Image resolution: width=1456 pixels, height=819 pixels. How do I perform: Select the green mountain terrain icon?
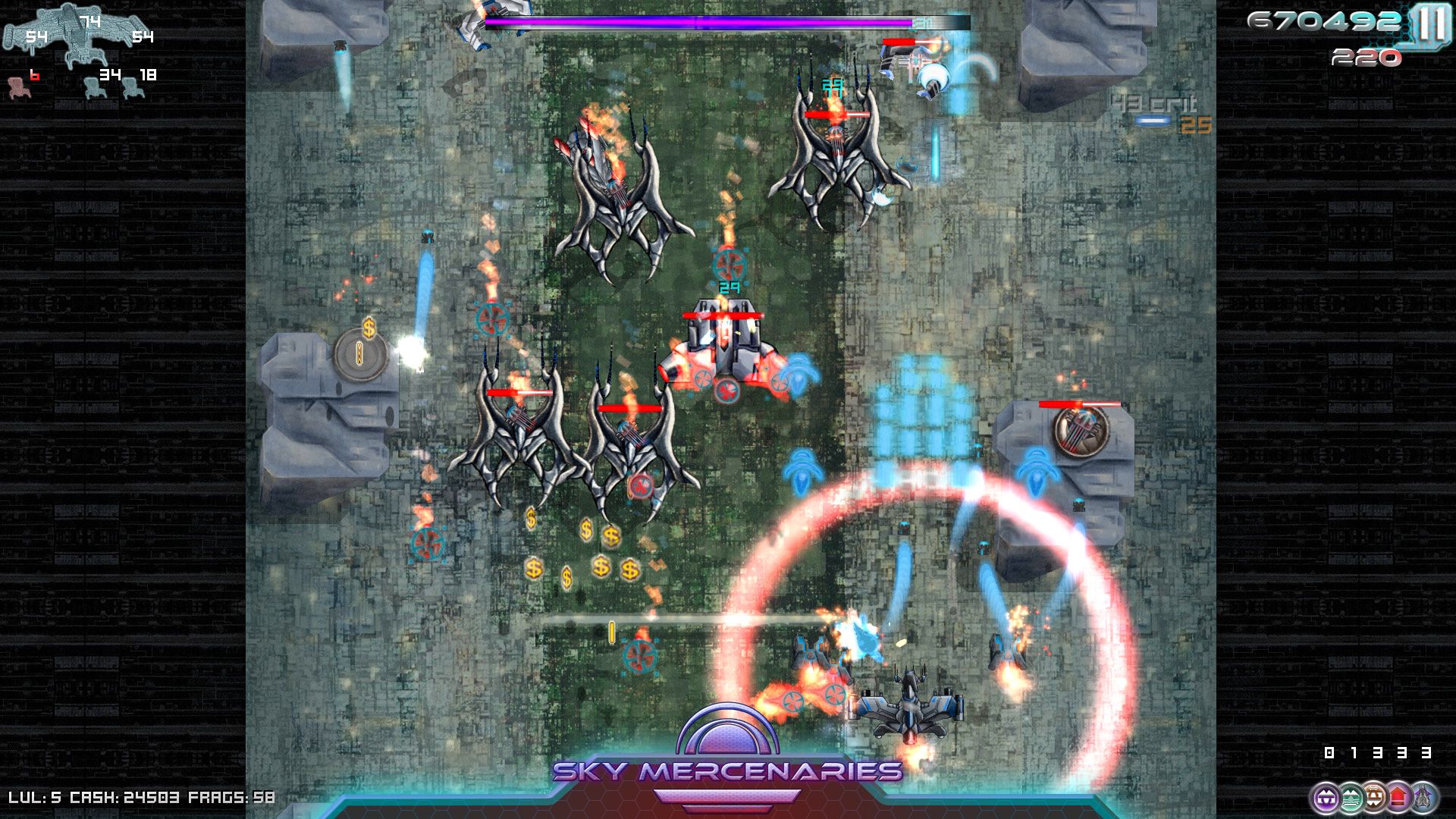[x=1351, y=796]
